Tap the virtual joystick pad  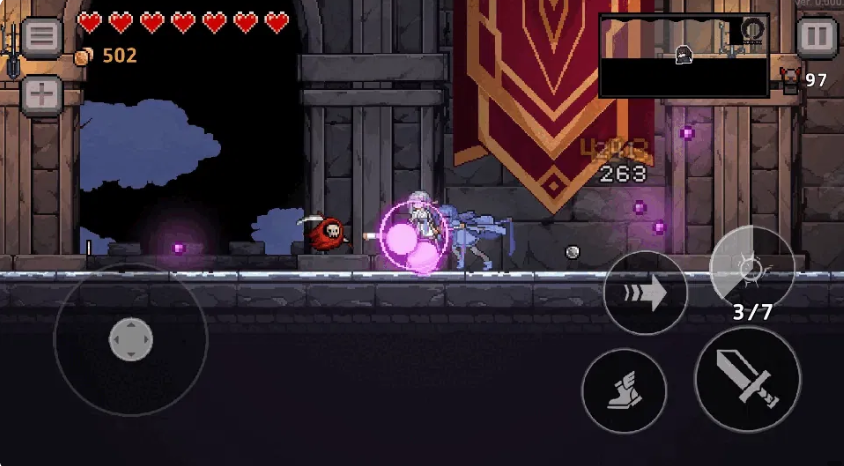pos(130,339)
